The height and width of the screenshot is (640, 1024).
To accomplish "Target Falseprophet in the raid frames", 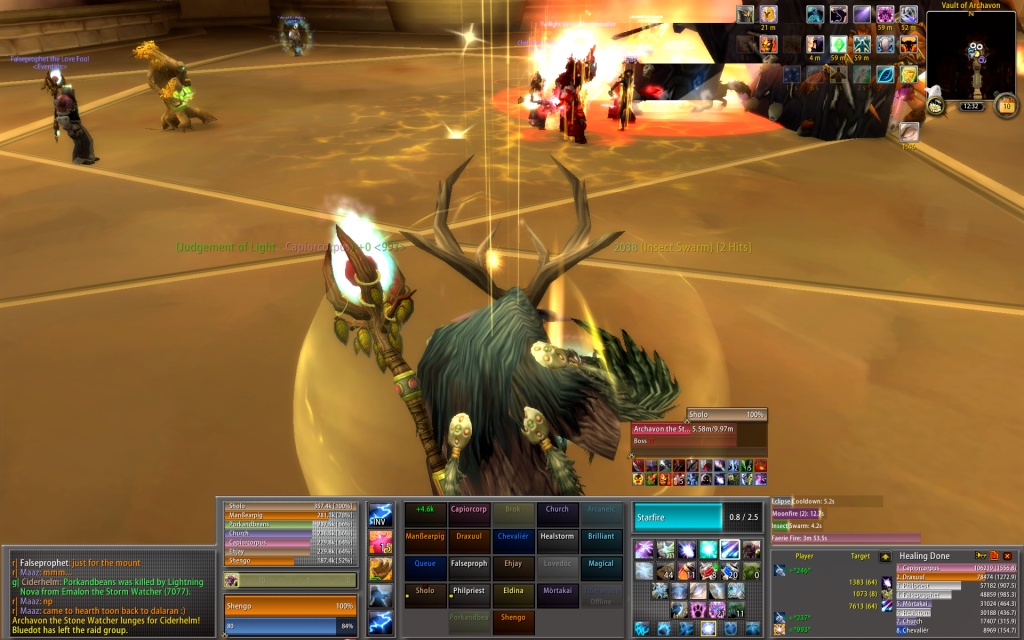I will click(469, 564).
